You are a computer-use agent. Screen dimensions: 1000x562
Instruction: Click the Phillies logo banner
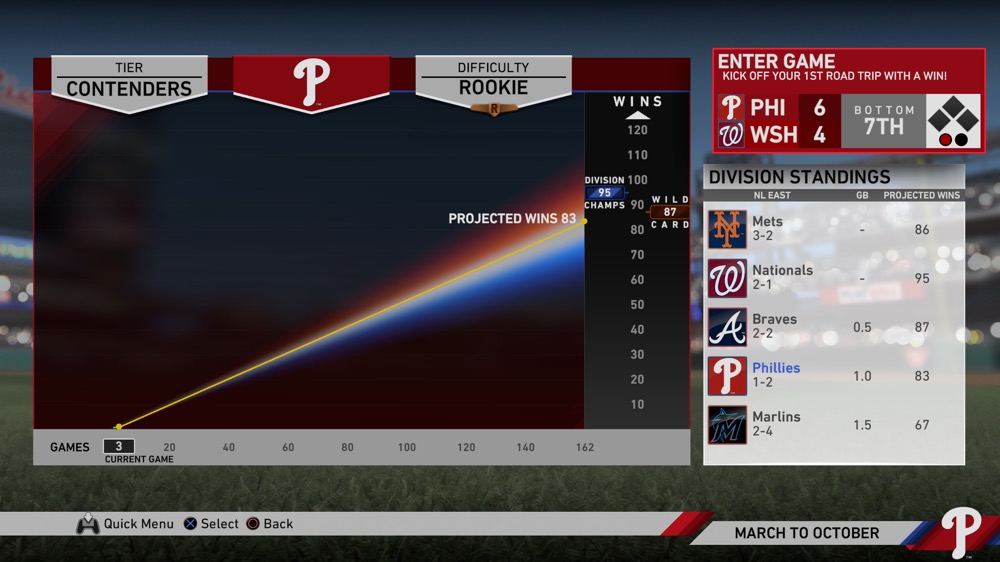(x=311, y=82)
